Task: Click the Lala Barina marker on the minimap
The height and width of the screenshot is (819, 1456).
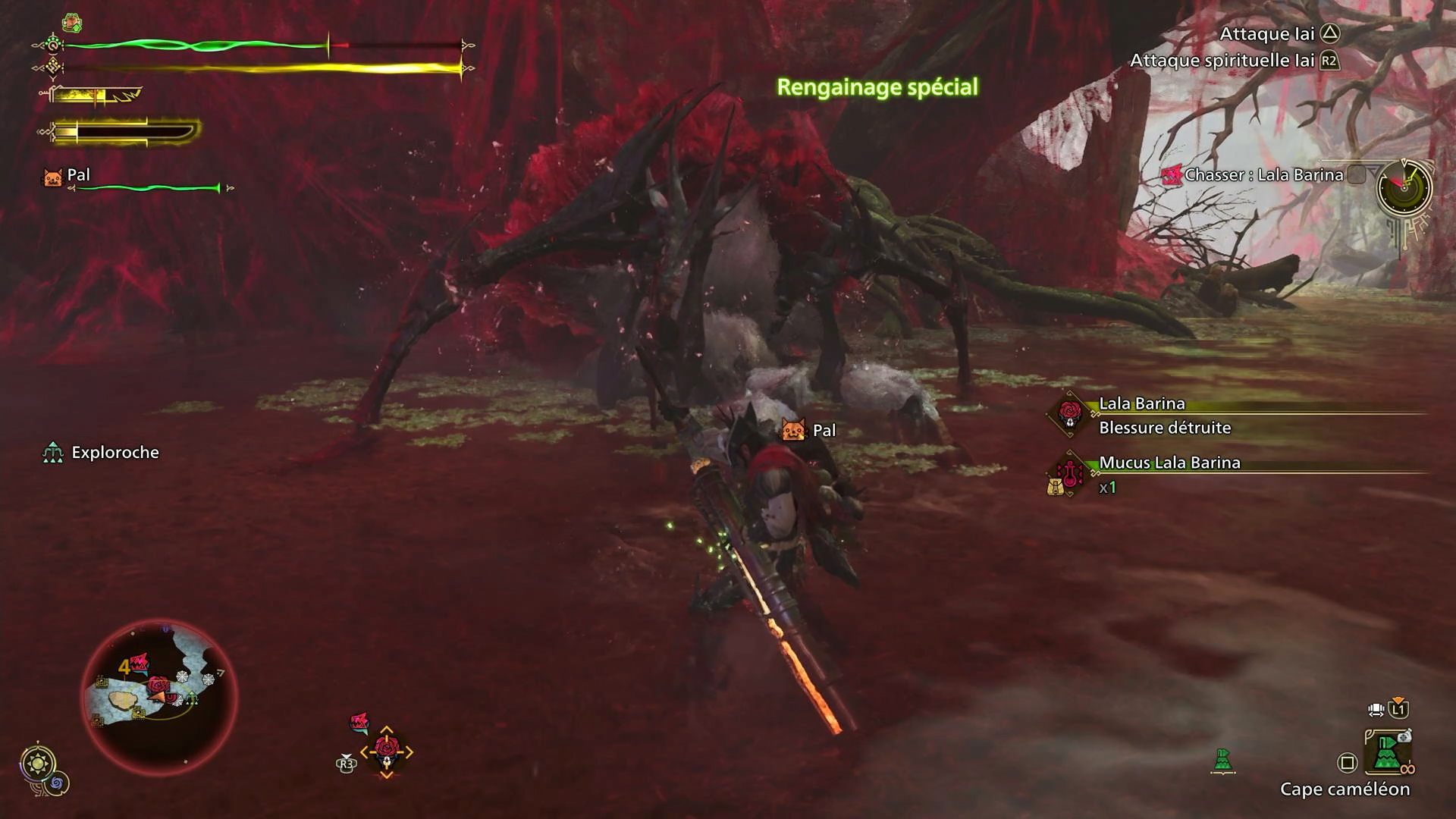Action: (158, 686)
